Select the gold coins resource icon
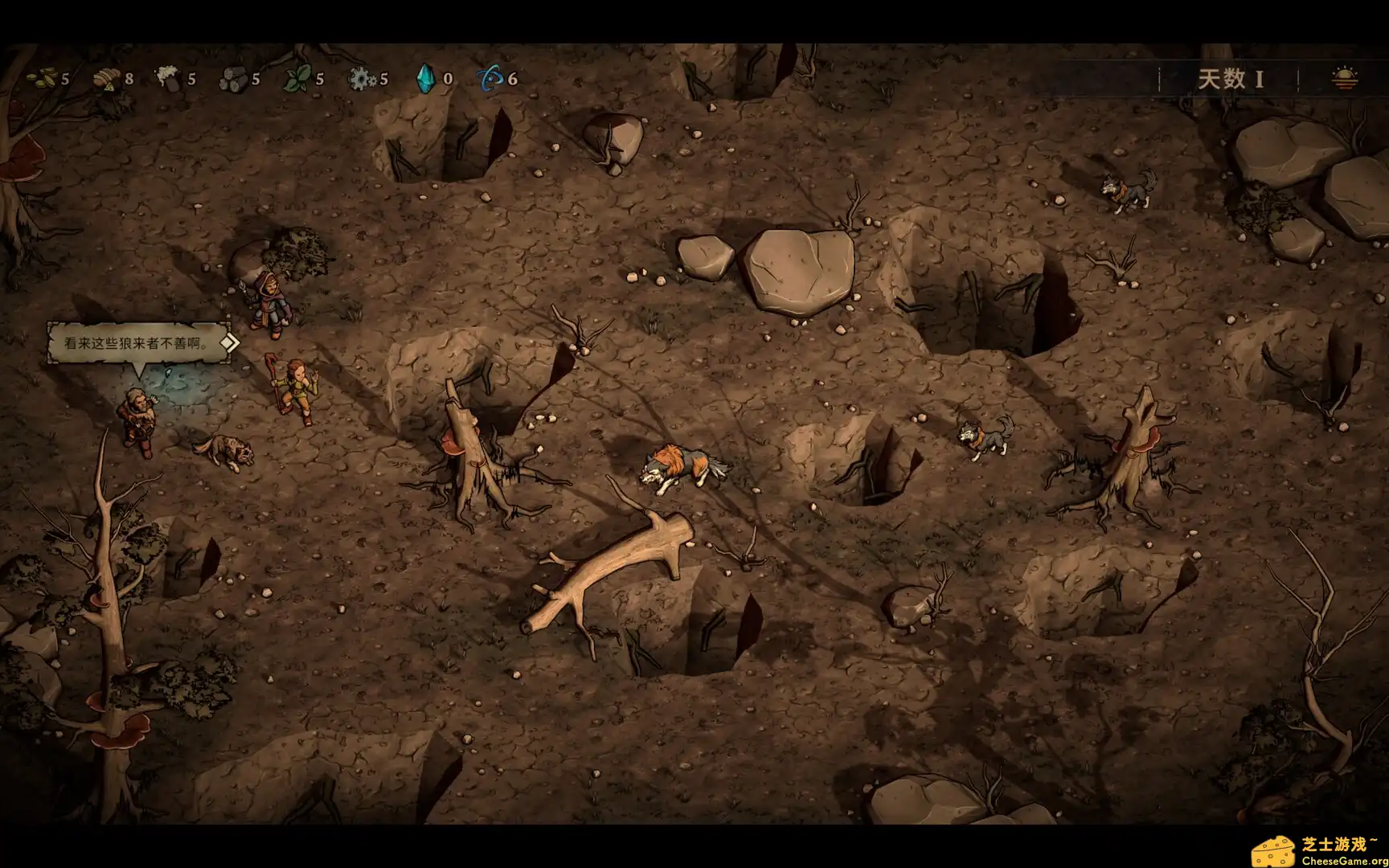This screenshot has width=1389, height=868. coord(42,79)
